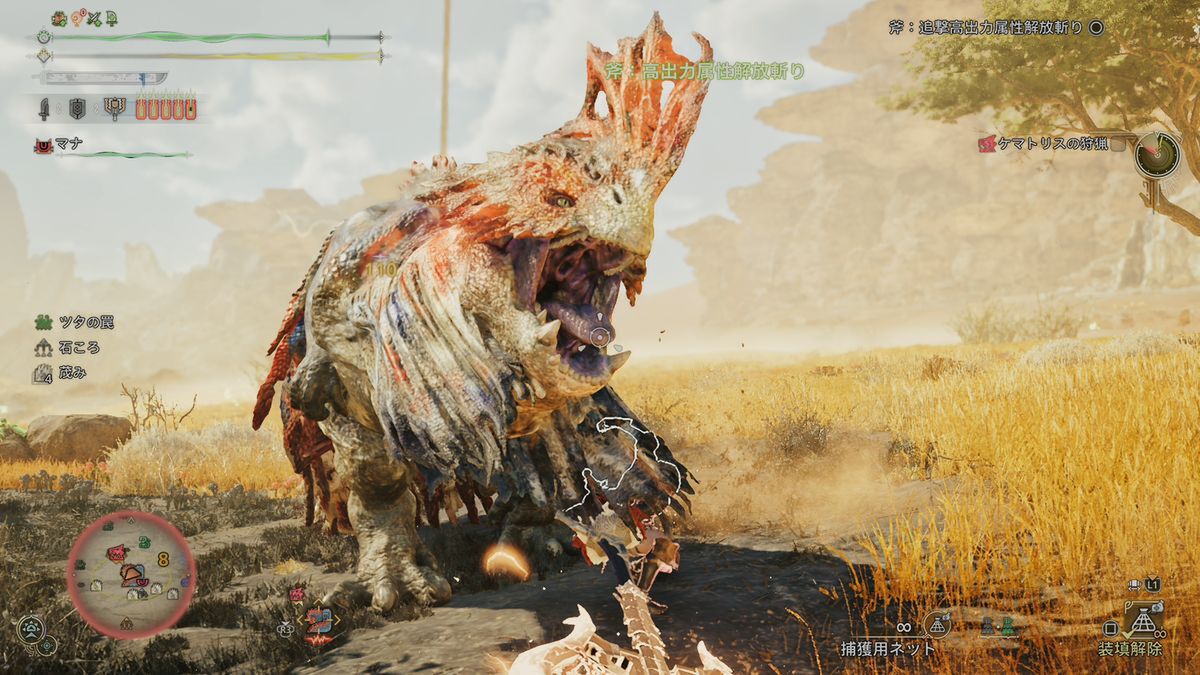Click the crossed-swords attack buff icon
The image size is (1200, 675).
click(94, 18)
